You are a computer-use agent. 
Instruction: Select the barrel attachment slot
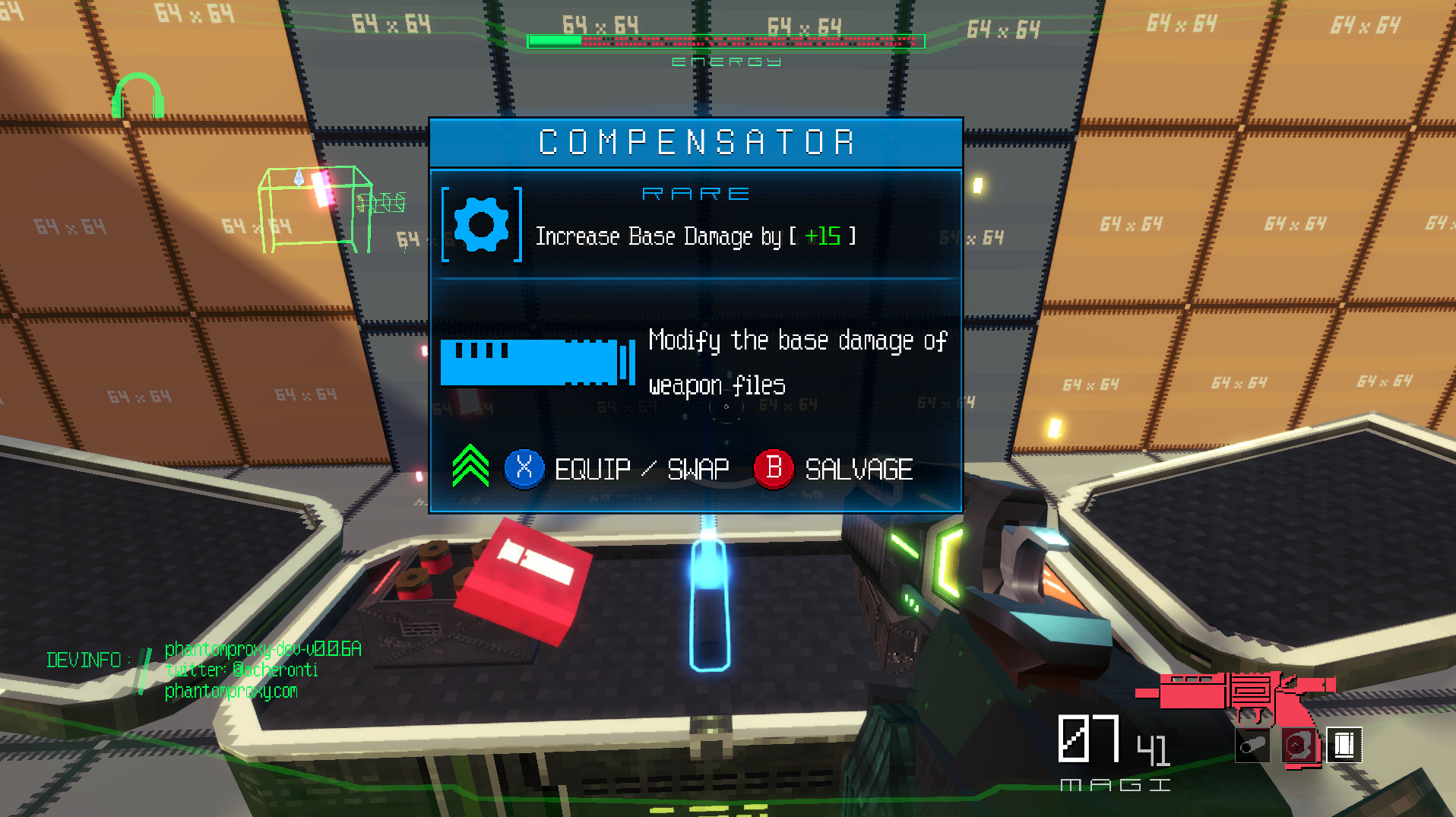click(x=1252, y=746)
